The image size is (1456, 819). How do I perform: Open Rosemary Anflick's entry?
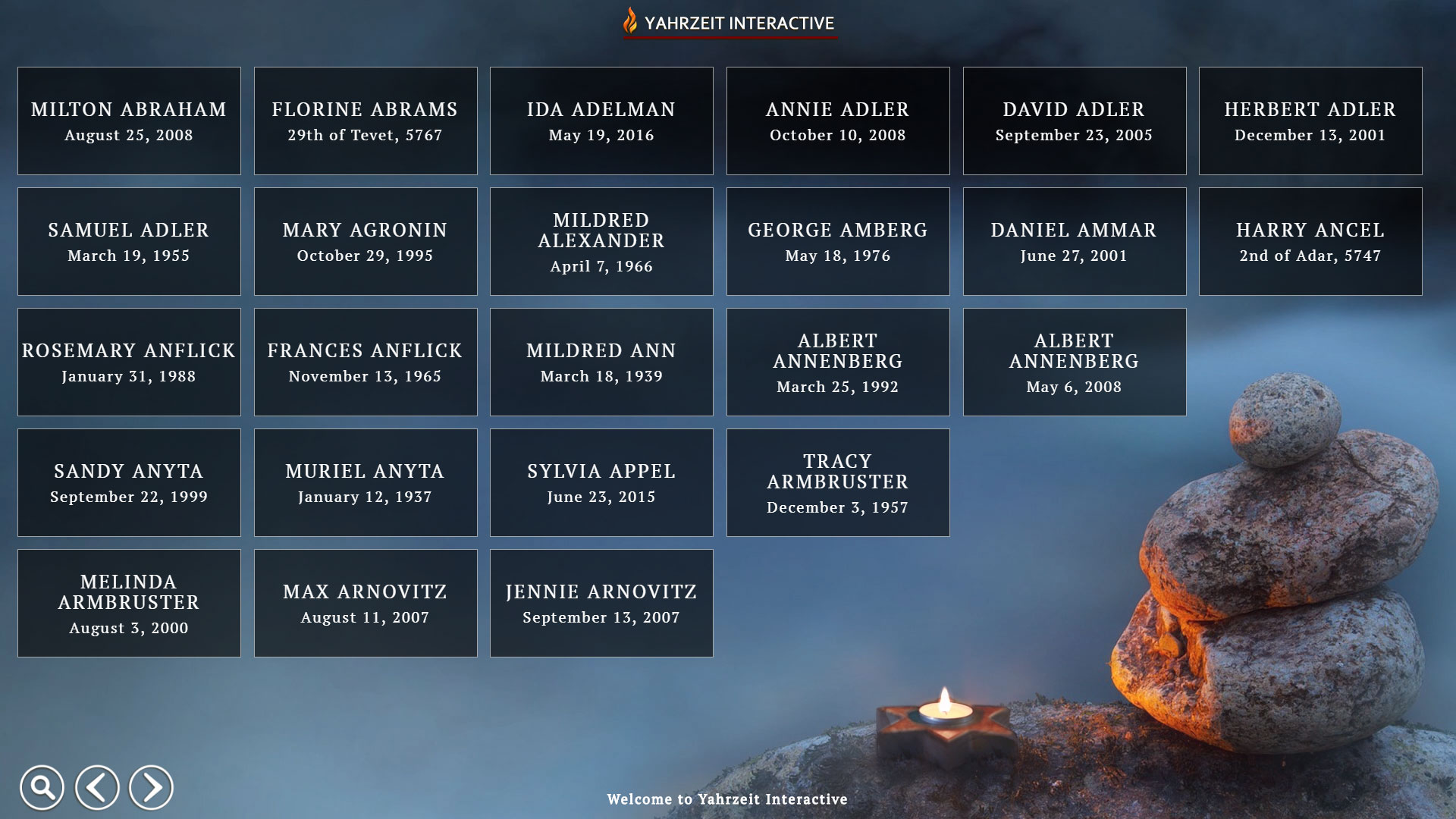click(x=129, y=362)
